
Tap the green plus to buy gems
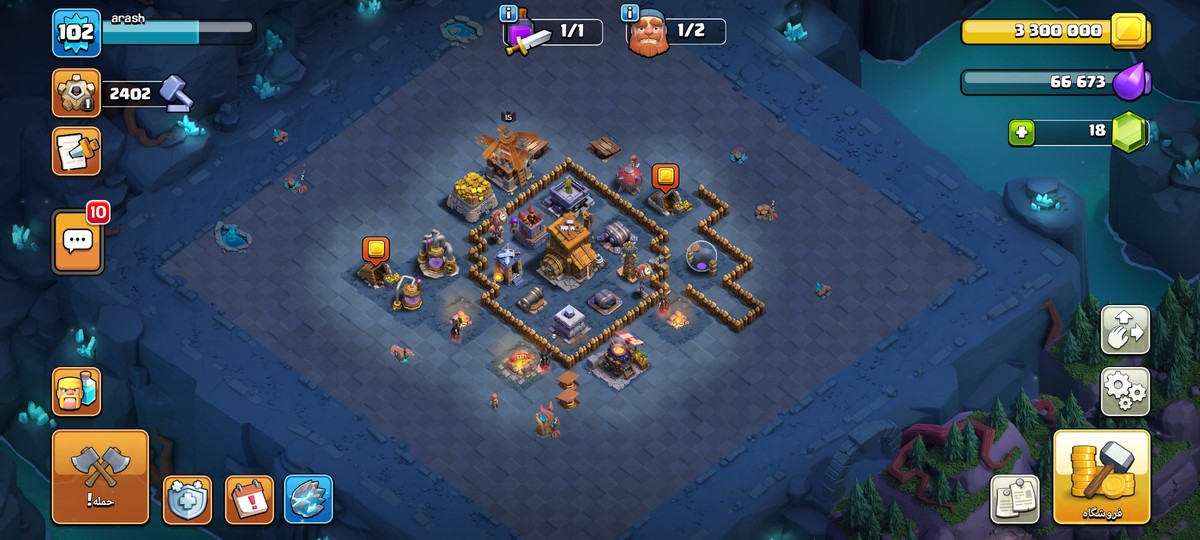tap(1021, 131)
